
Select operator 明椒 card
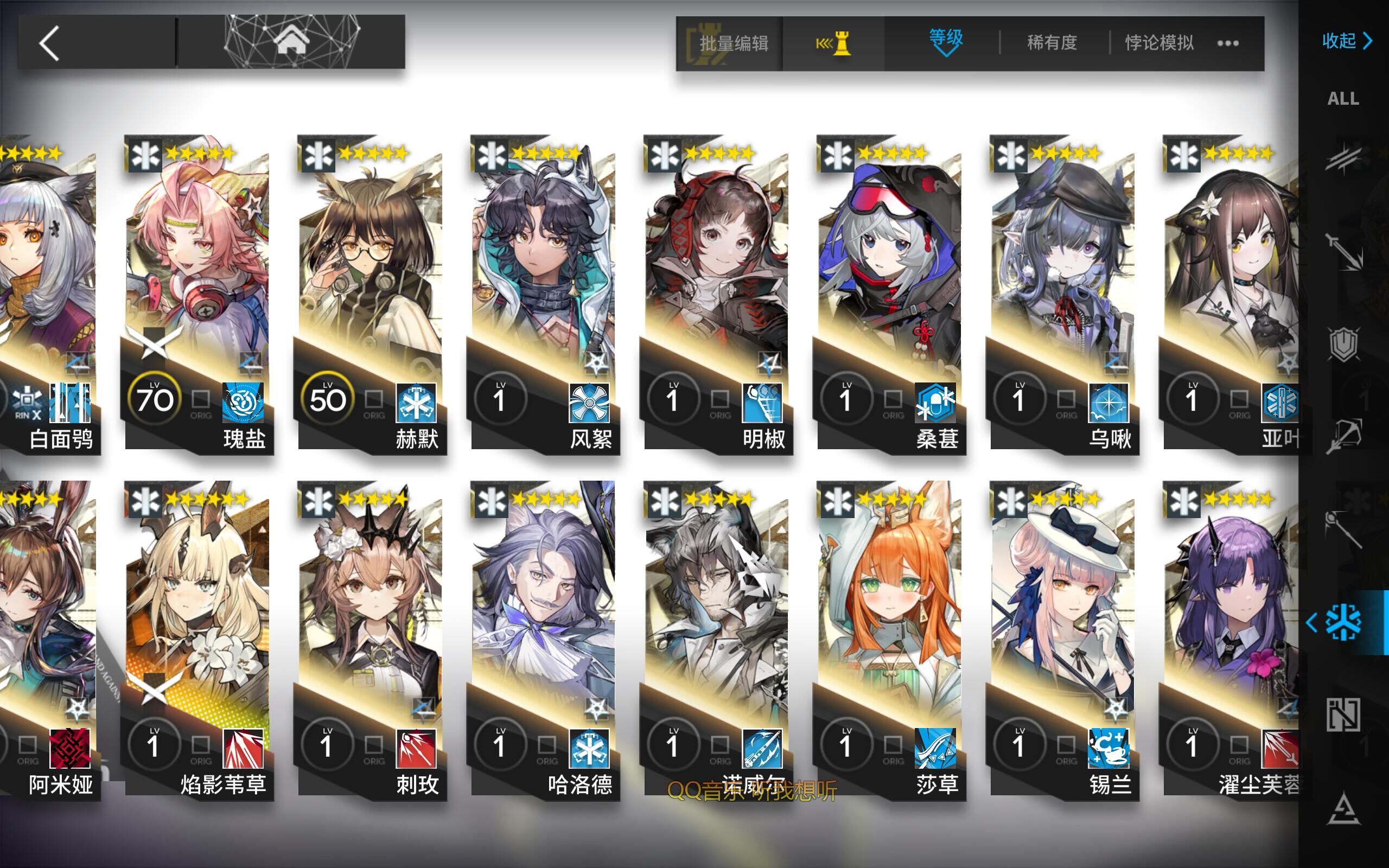717,293
